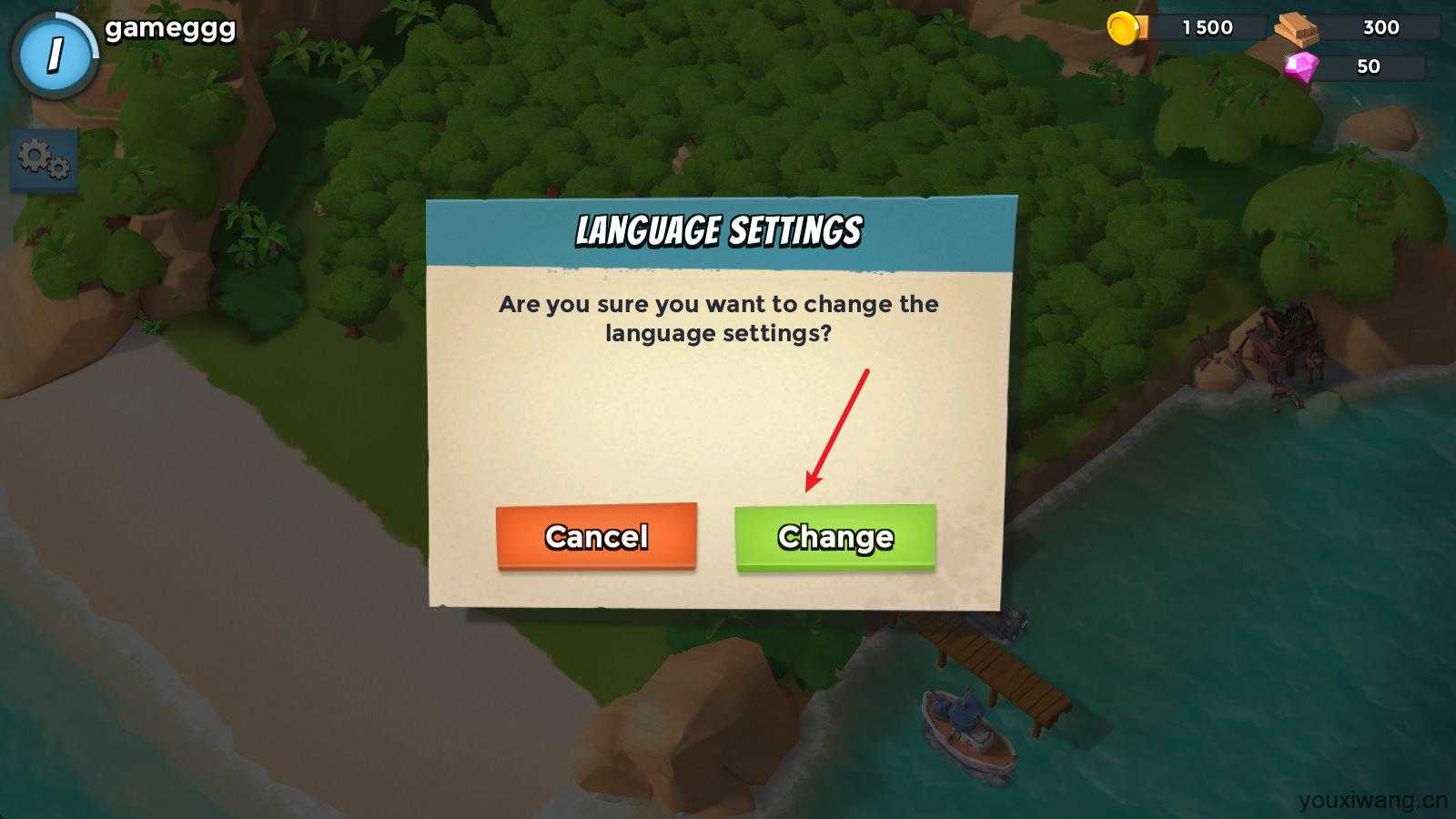This screenshot has width=1456, height=819.
Task: Confirm with the green Change button
Action: click(834, 538)
